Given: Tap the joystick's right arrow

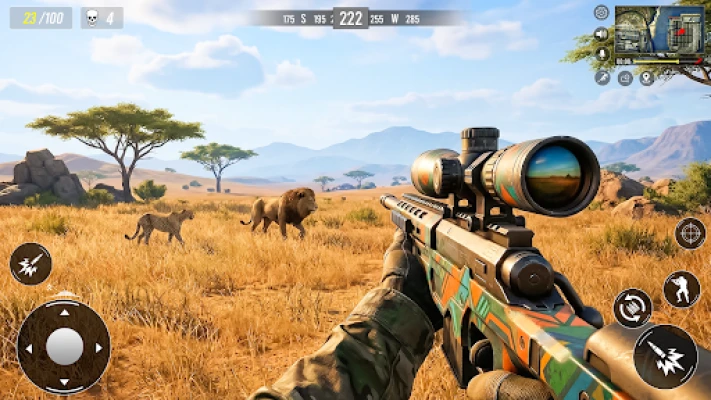Looking at the screenshot, I should click(x=100, y=348).
